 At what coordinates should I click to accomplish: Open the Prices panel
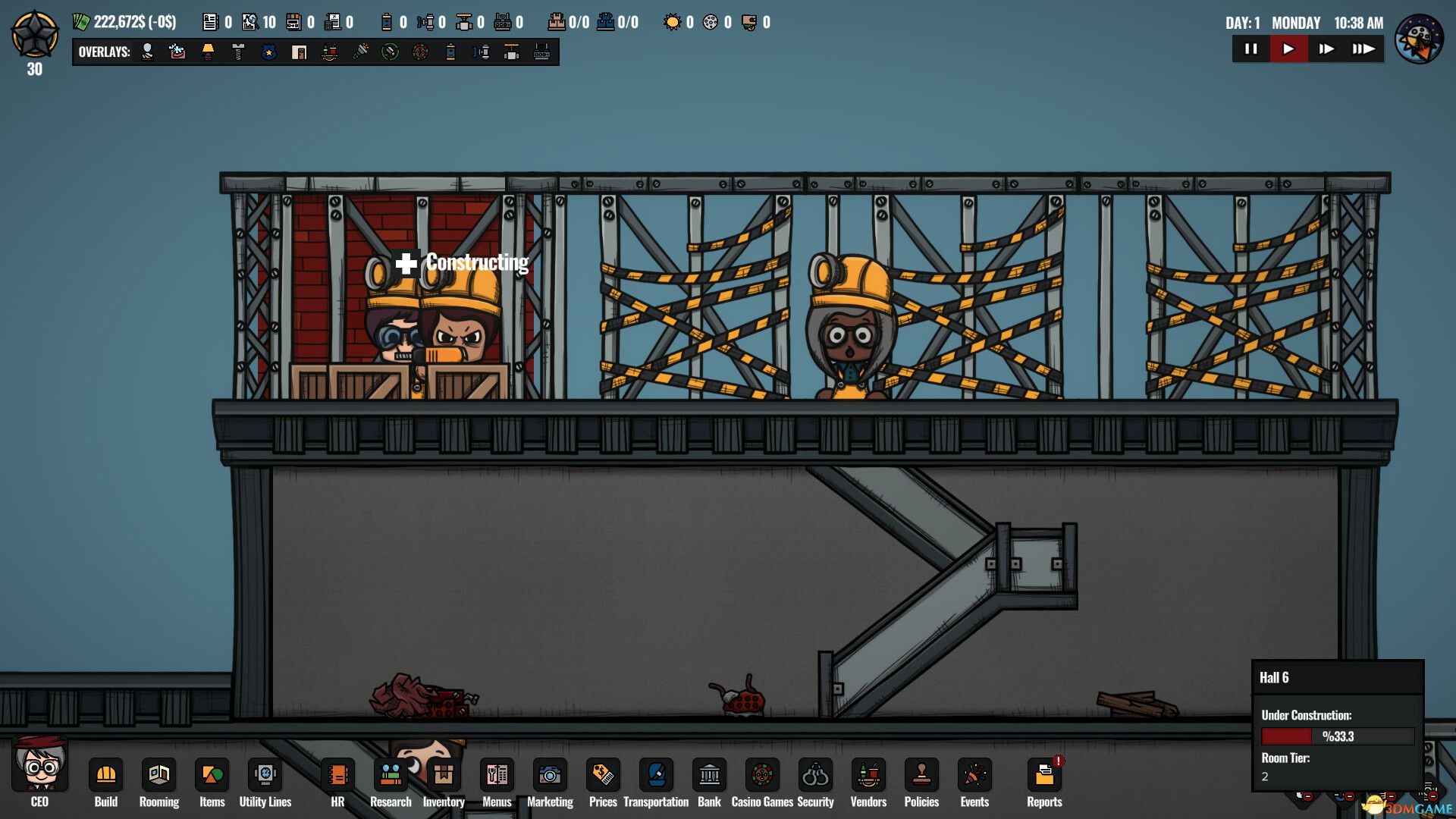[603, 776]
